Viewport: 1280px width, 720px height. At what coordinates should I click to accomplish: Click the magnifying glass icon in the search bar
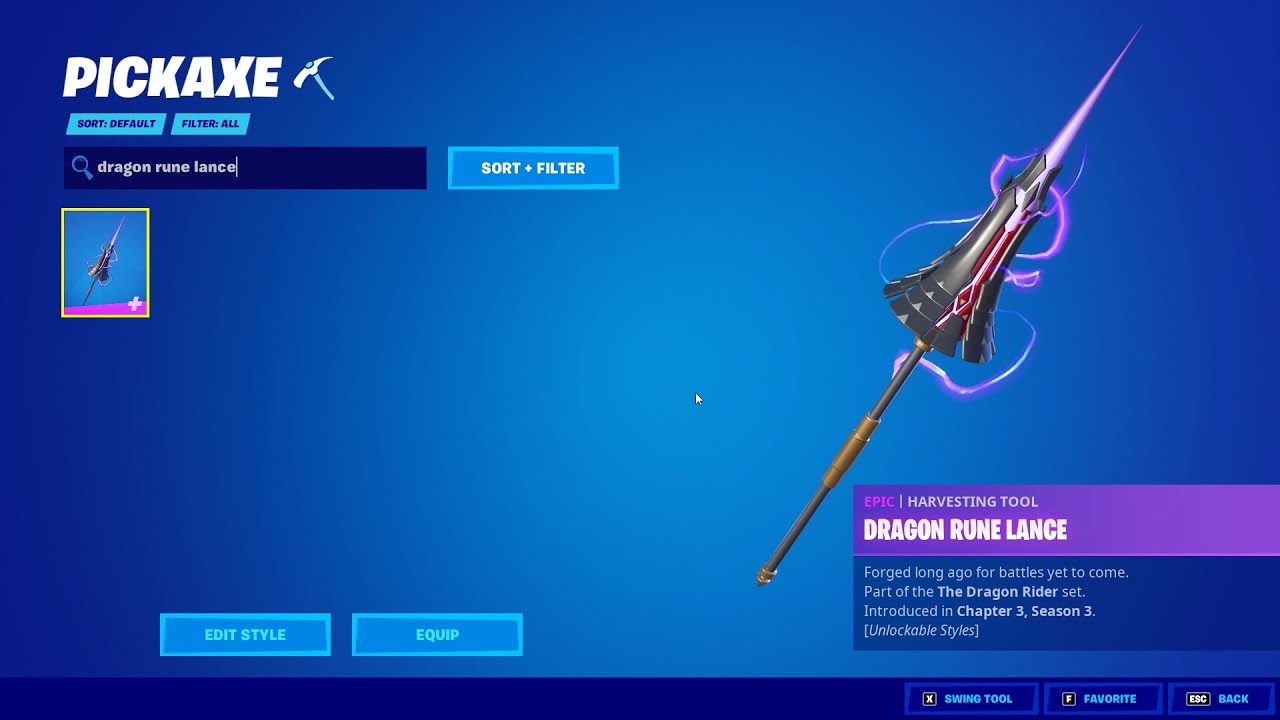(83, 167)
